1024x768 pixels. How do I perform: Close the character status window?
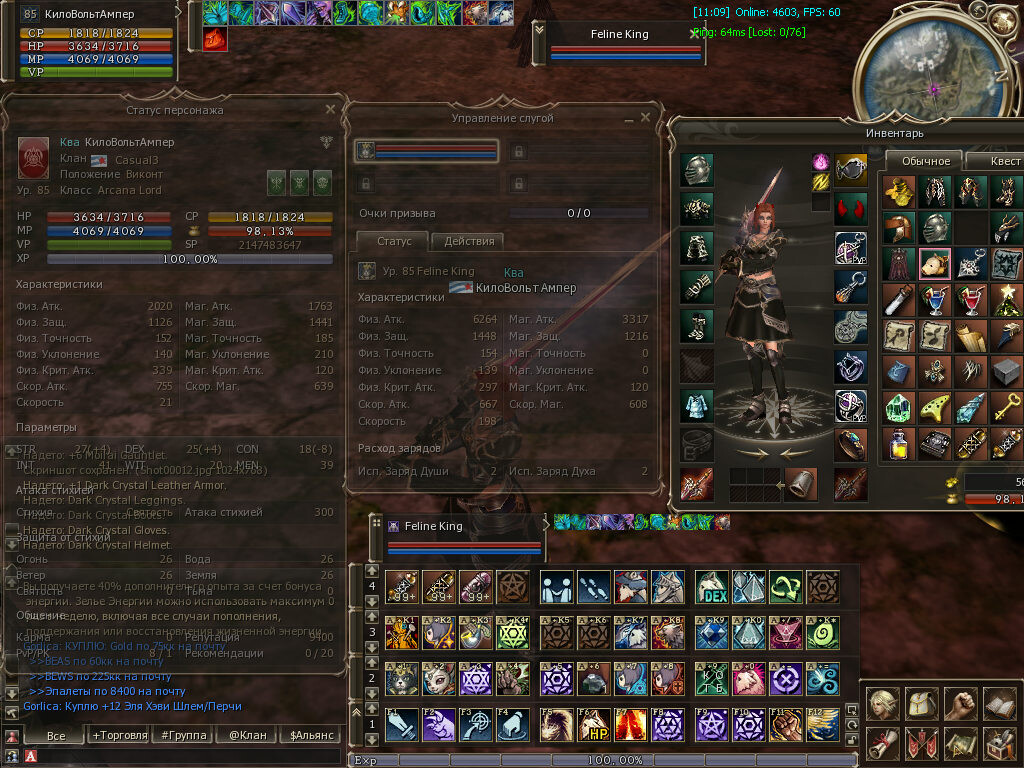[x=330, y=109]
